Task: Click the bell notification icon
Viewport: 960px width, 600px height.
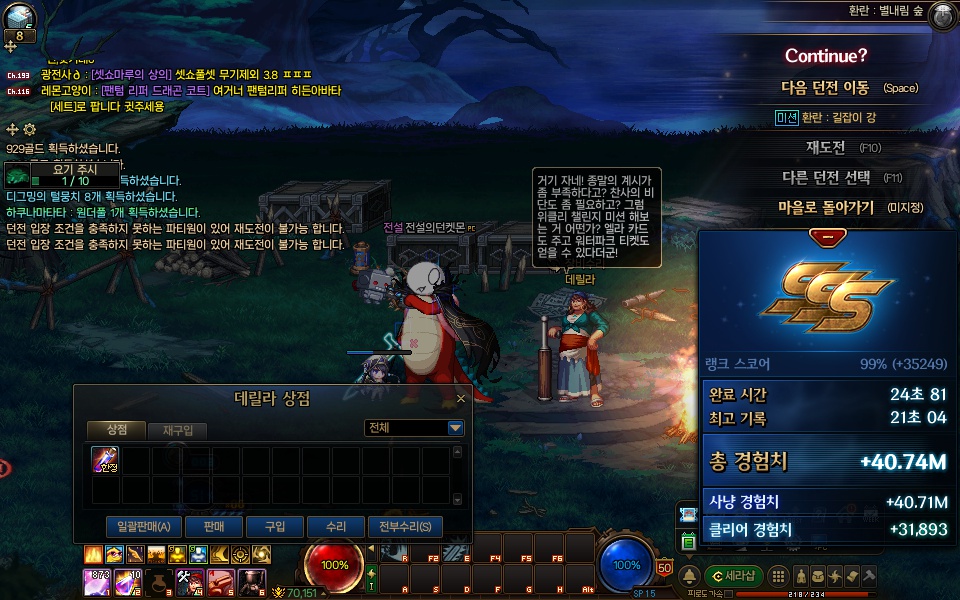Action: (689, 576)
